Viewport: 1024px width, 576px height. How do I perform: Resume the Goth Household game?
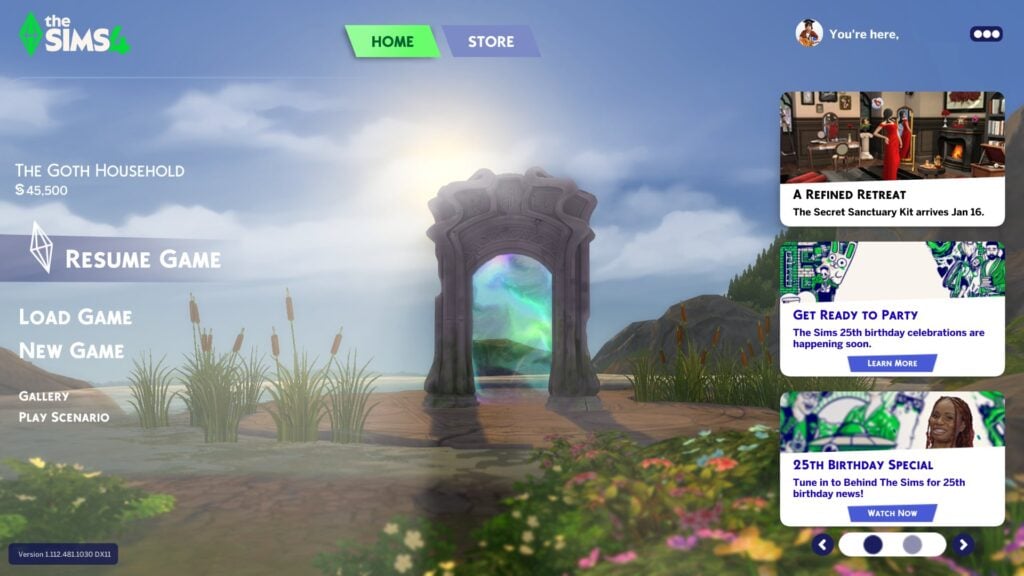[x=142, y=260]
